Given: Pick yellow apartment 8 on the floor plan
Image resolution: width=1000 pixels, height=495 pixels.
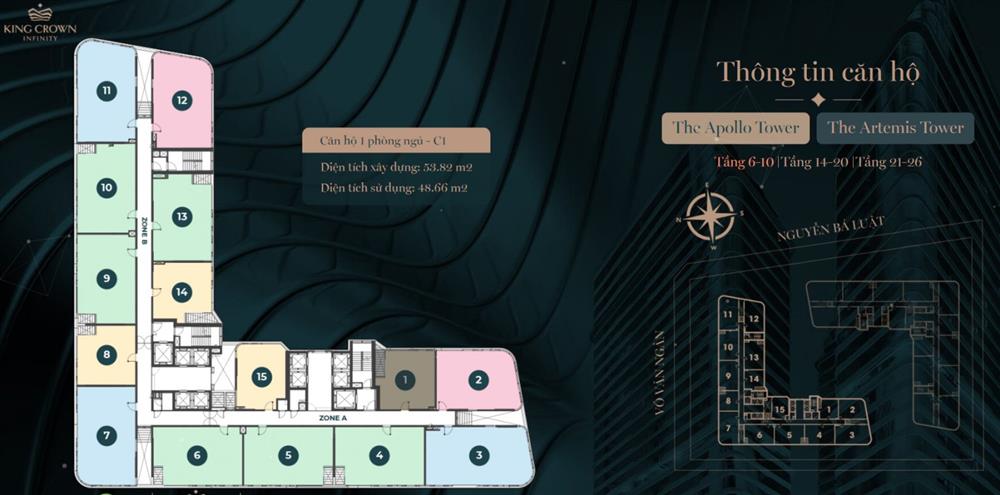Looking at the screenshot, I should (106, 354).
